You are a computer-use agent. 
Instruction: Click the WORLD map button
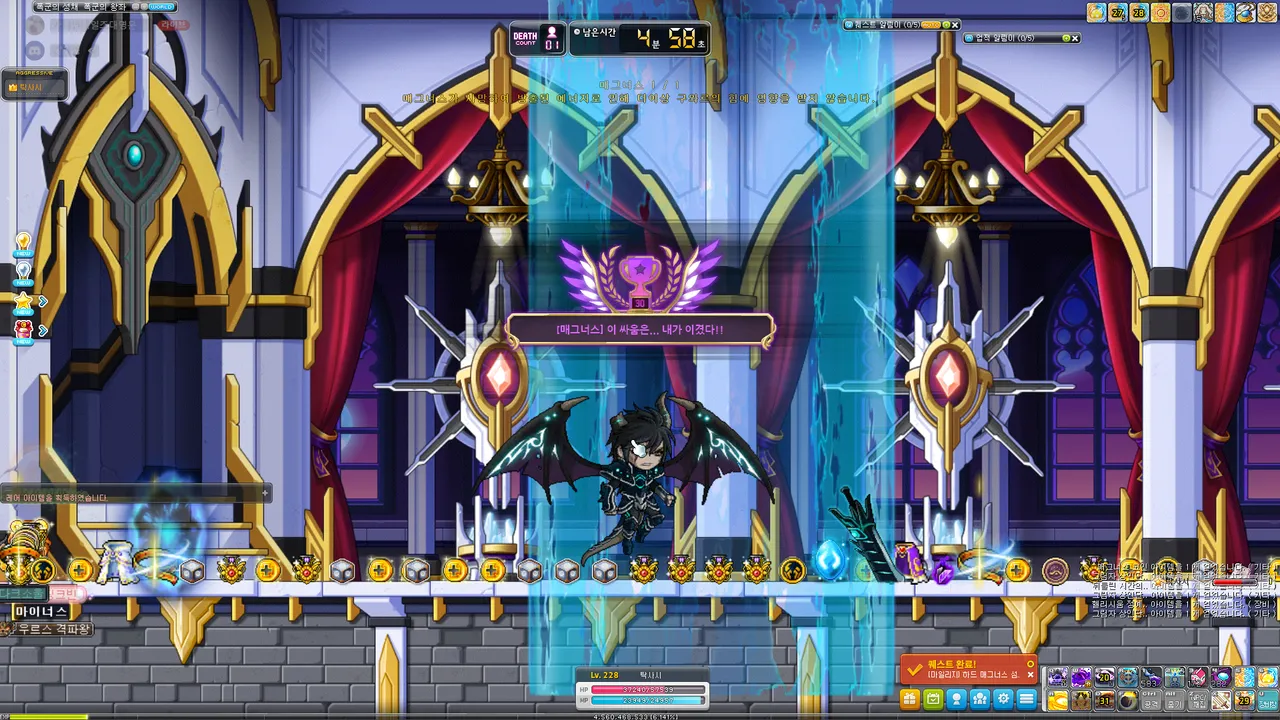(x=161, y=6)
